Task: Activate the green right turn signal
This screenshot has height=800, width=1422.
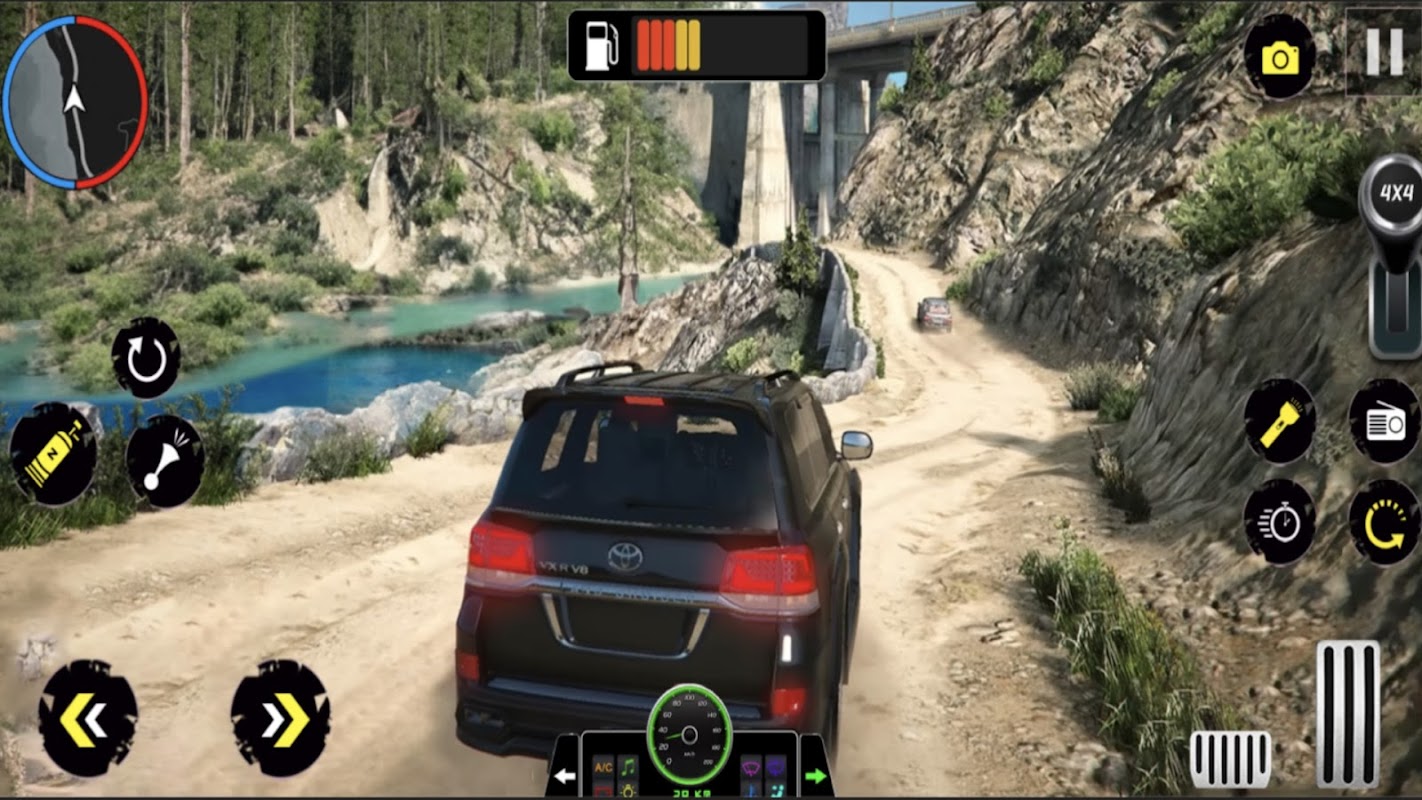Action: coord(816,776)
